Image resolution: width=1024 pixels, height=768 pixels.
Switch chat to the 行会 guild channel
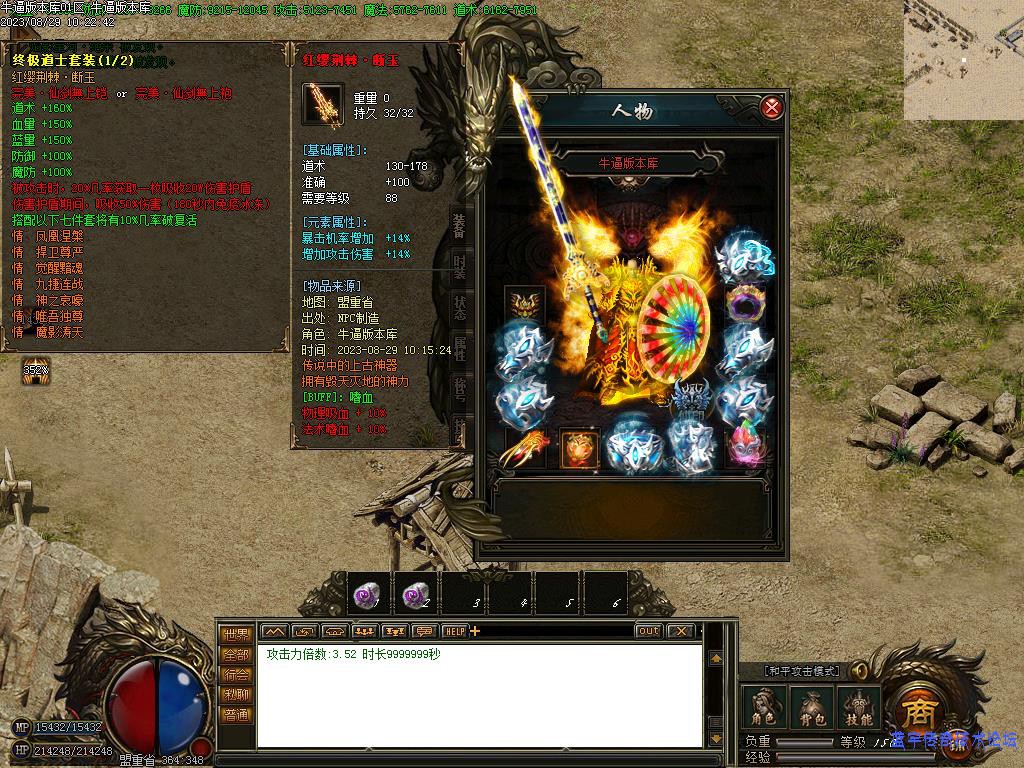236,674
